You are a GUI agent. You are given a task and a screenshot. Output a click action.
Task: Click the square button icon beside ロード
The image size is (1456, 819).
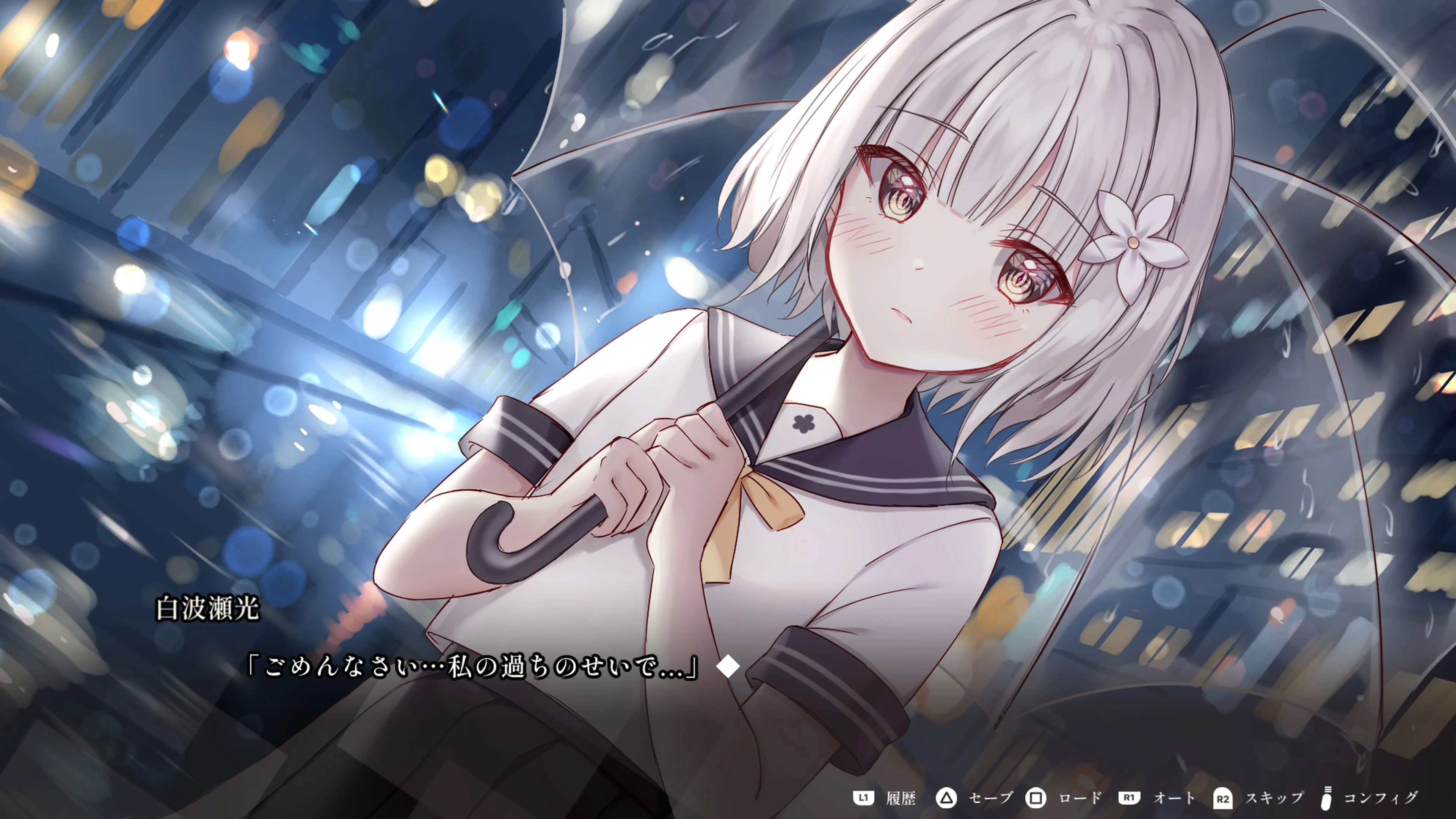[1036, 797]
